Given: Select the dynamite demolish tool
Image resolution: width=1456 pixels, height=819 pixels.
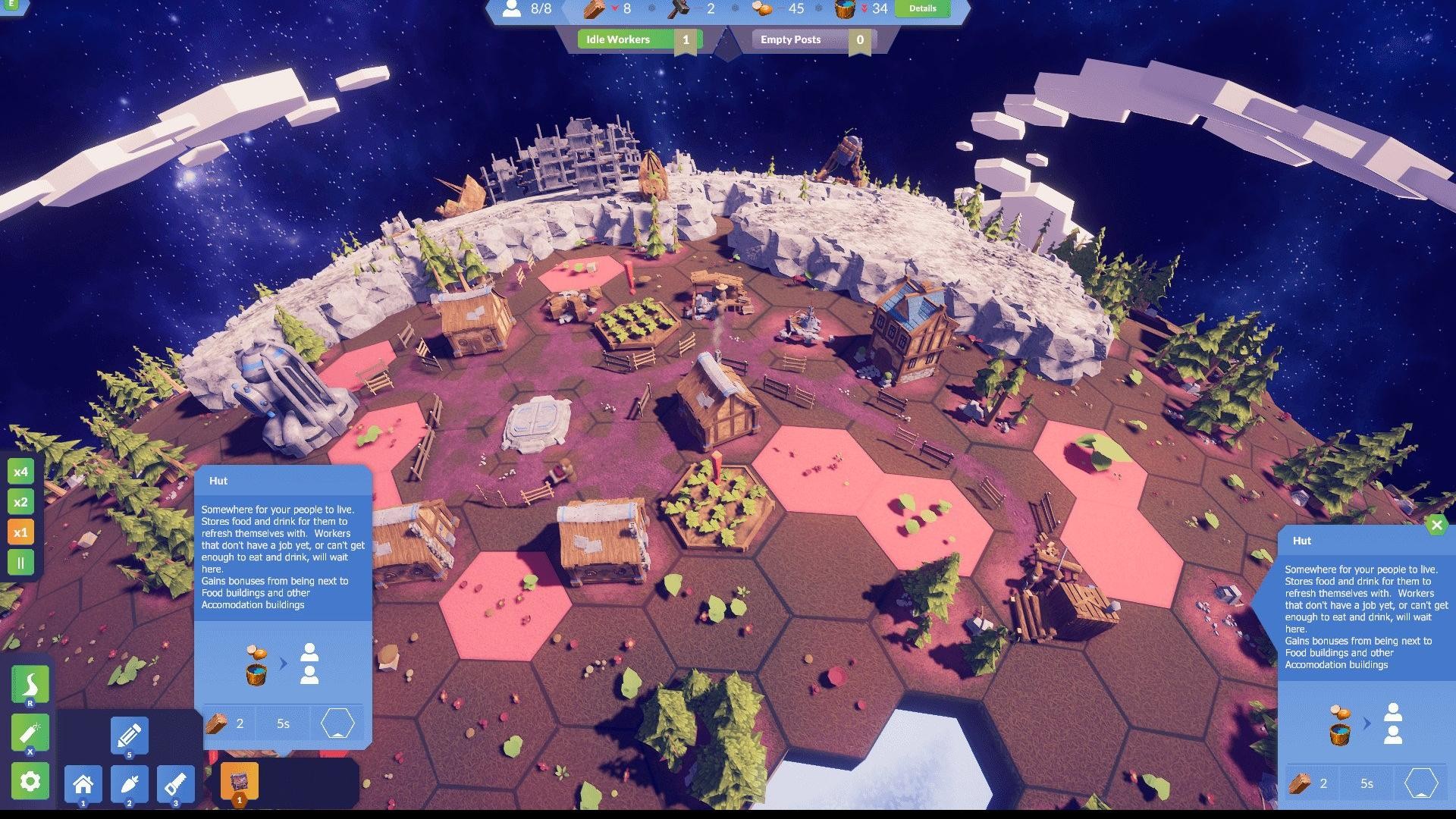Looking at the screenshot, I should tap(30, 733).
